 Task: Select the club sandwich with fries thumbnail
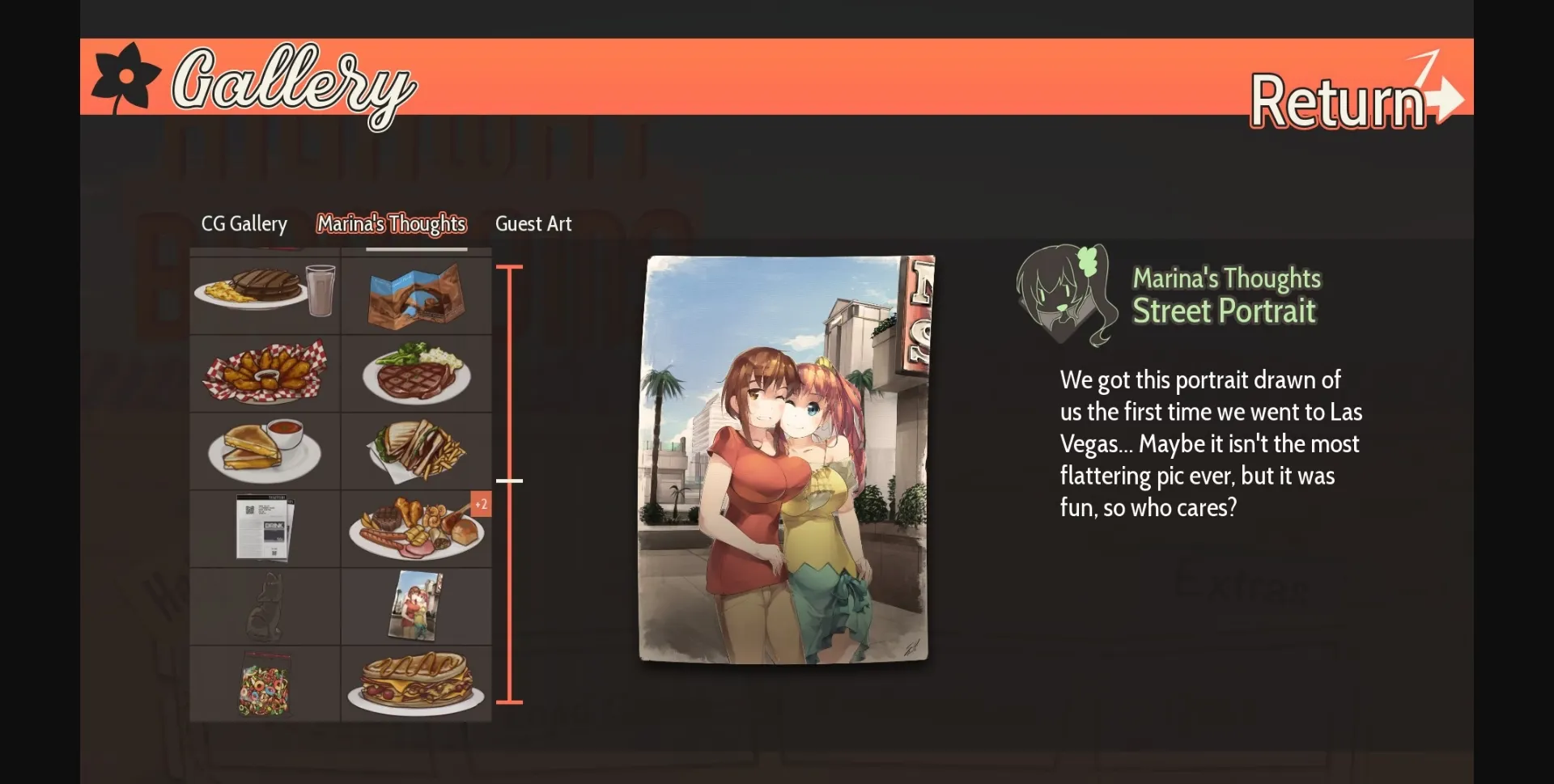417,451
